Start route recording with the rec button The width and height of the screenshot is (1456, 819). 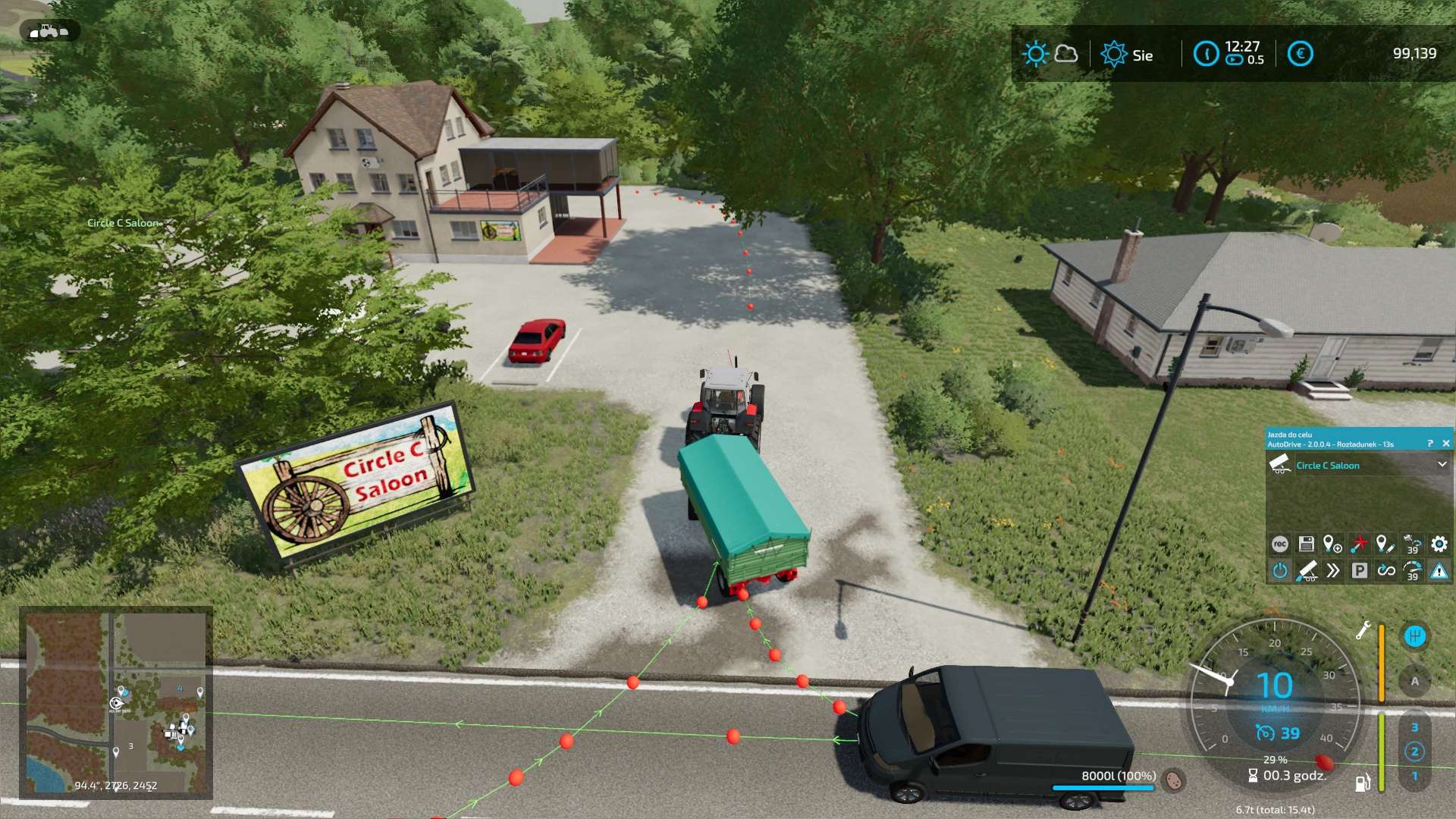click(1280, 544)
